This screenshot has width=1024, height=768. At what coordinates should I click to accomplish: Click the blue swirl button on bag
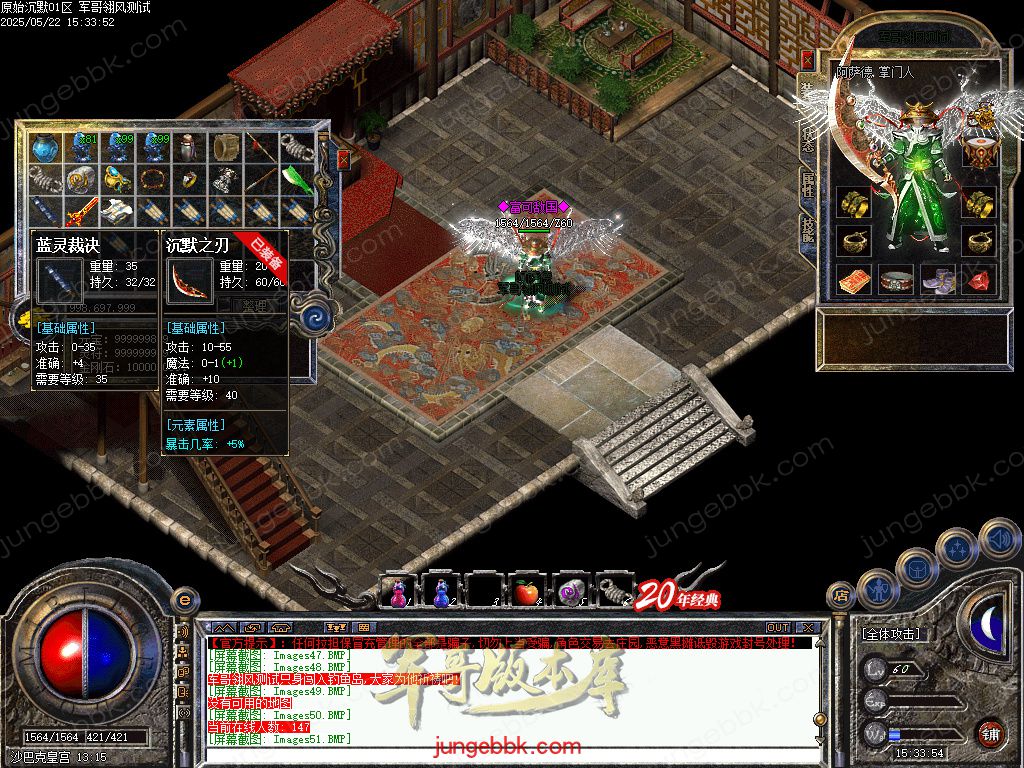pyautogui.click(x=317, y=317)
